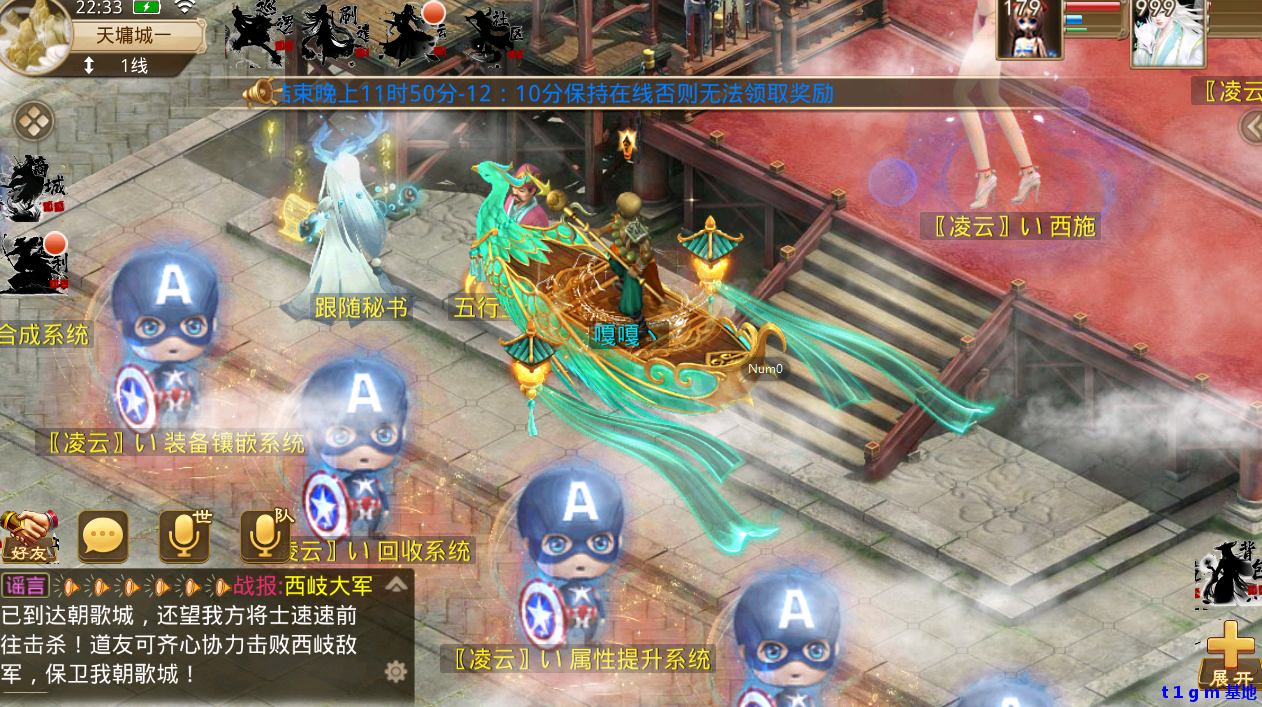The height and width of the screenshot is (707, 1262).
Task: Click the 展开 expand plus button
Action: 1231,653
